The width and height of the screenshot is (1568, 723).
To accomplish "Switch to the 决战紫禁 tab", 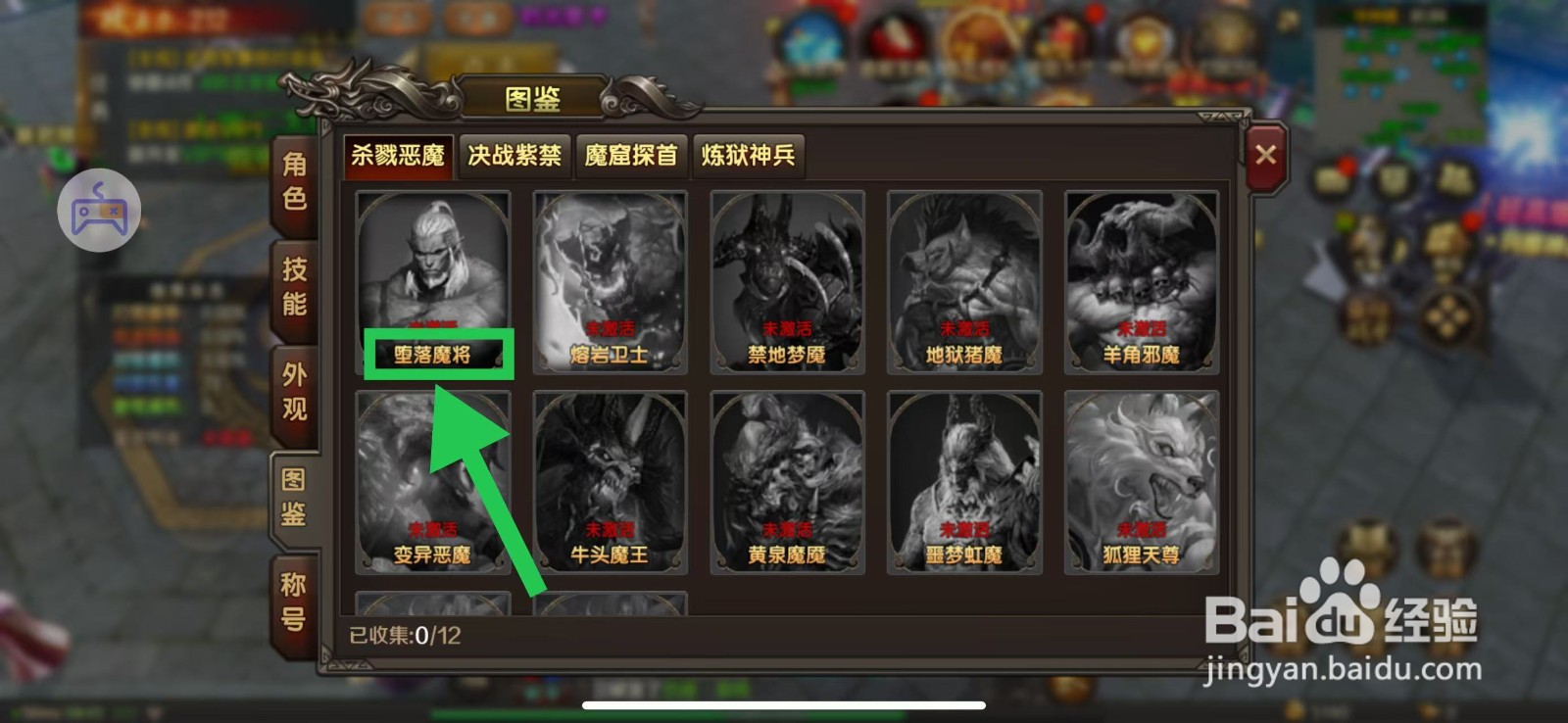I will [x=514, y=156].
